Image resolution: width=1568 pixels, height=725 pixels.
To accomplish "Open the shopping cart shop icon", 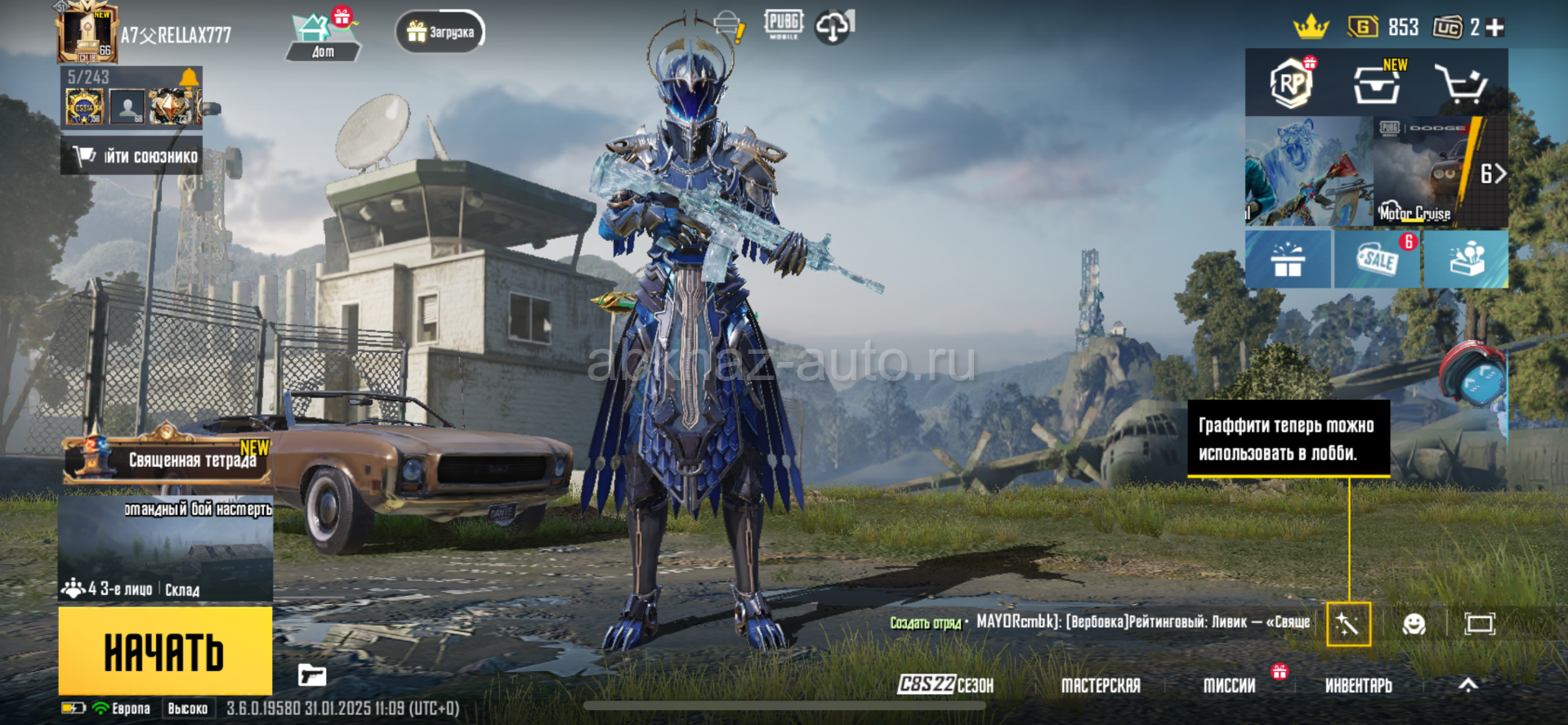I will 1460,84.
